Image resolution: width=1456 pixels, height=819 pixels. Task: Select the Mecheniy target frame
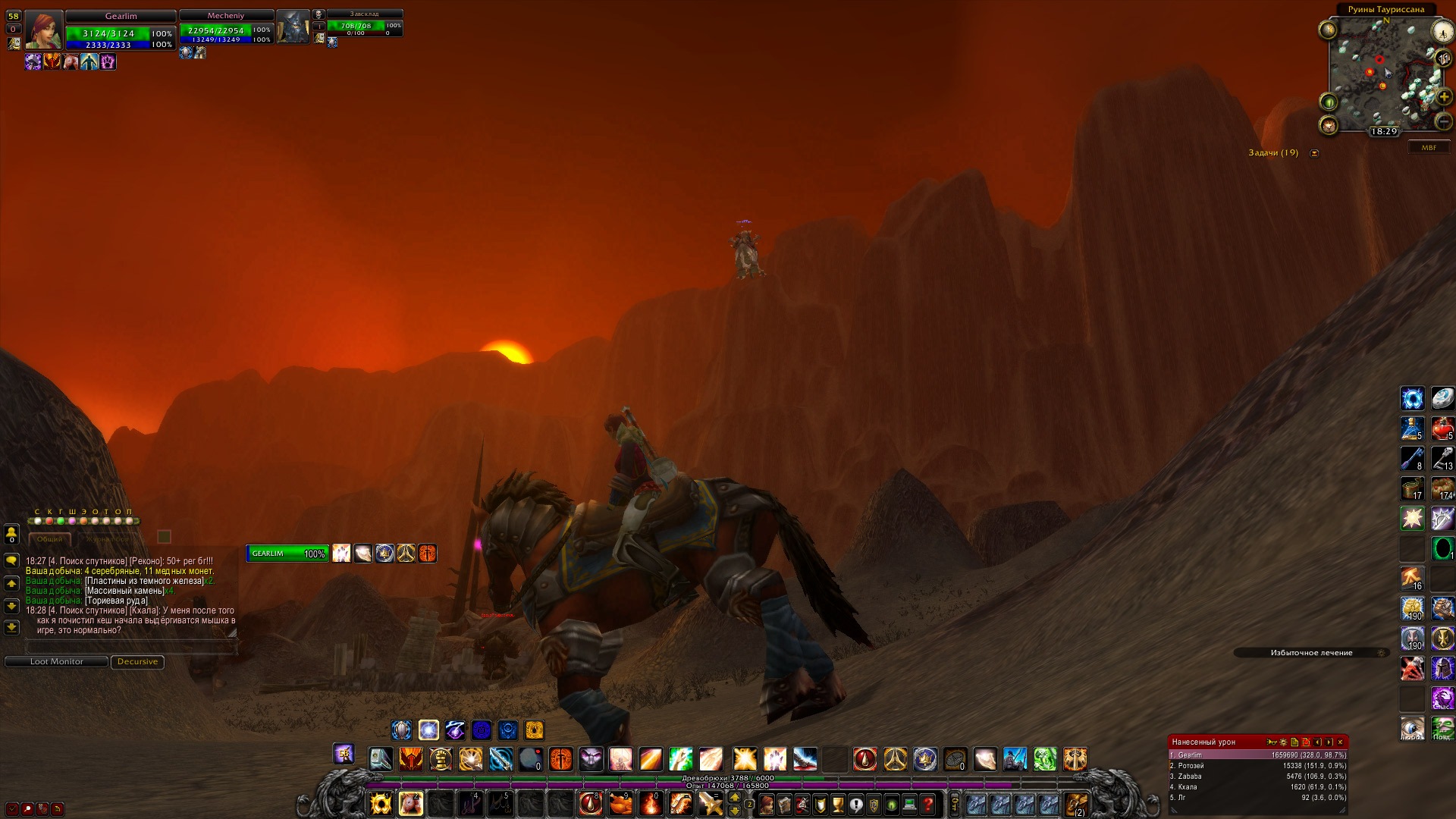click(x=226, y=27)
